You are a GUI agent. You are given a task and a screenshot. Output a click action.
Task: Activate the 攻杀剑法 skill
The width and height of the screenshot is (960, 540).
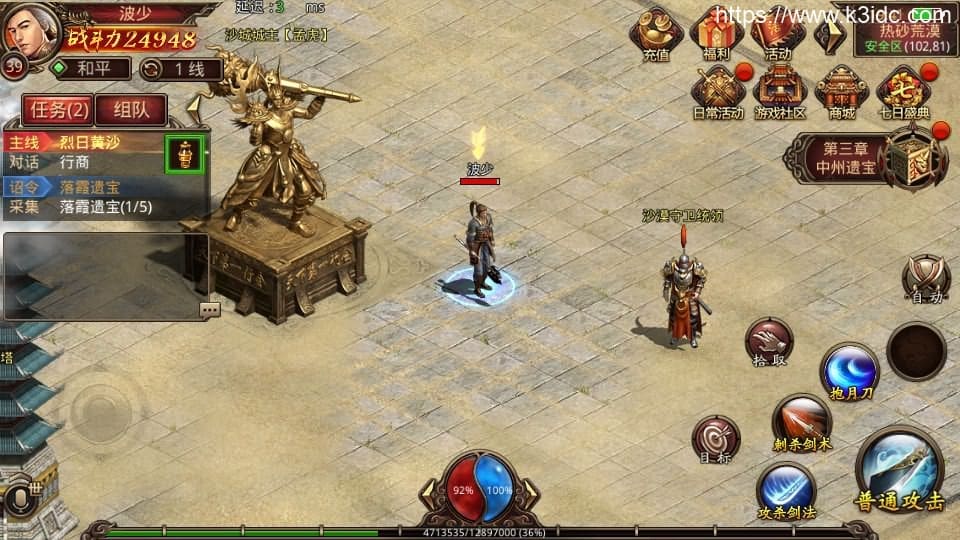coord(785,491)
